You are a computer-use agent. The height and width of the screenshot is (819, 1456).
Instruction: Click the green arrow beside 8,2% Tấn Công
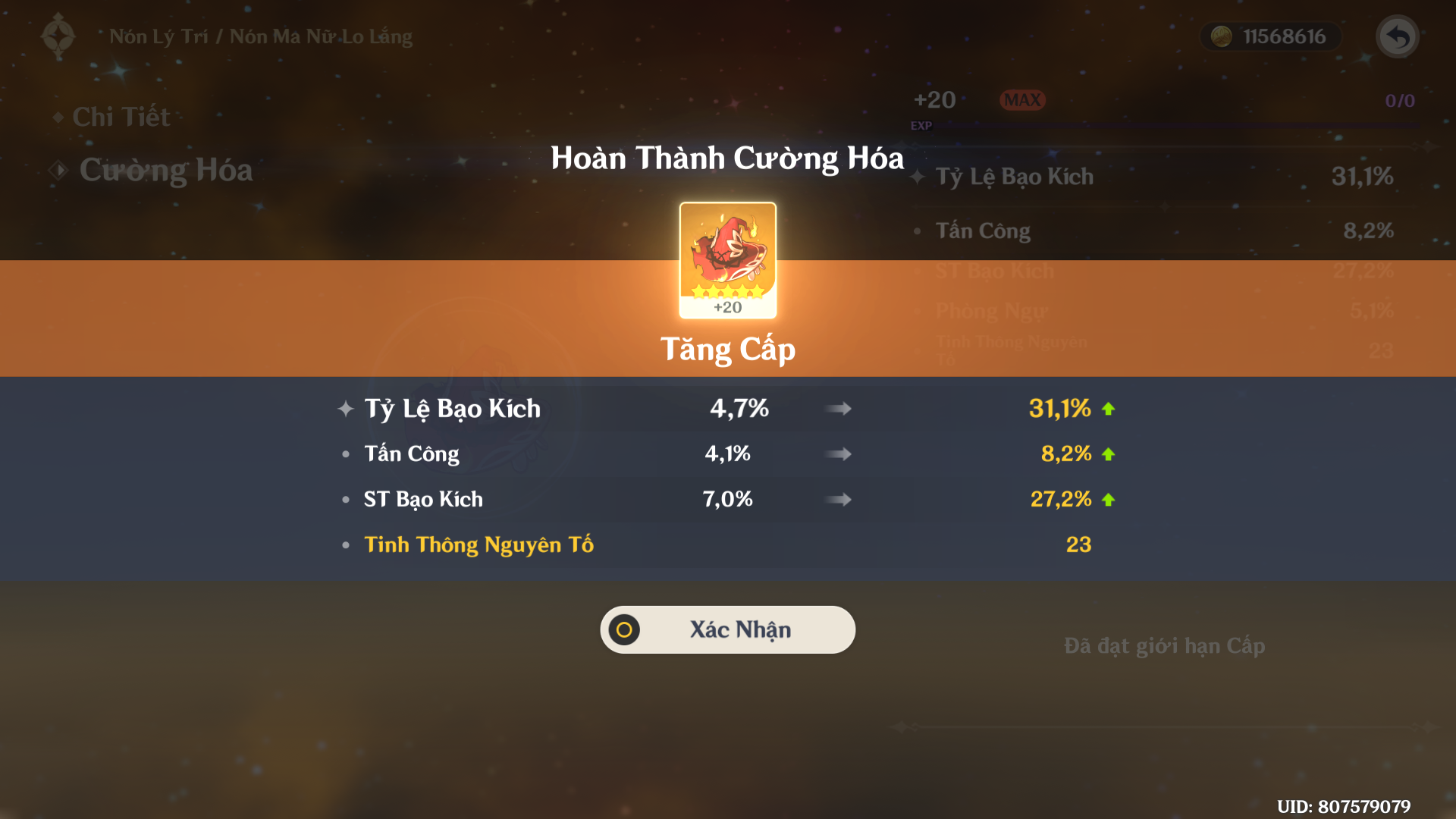1108,453
